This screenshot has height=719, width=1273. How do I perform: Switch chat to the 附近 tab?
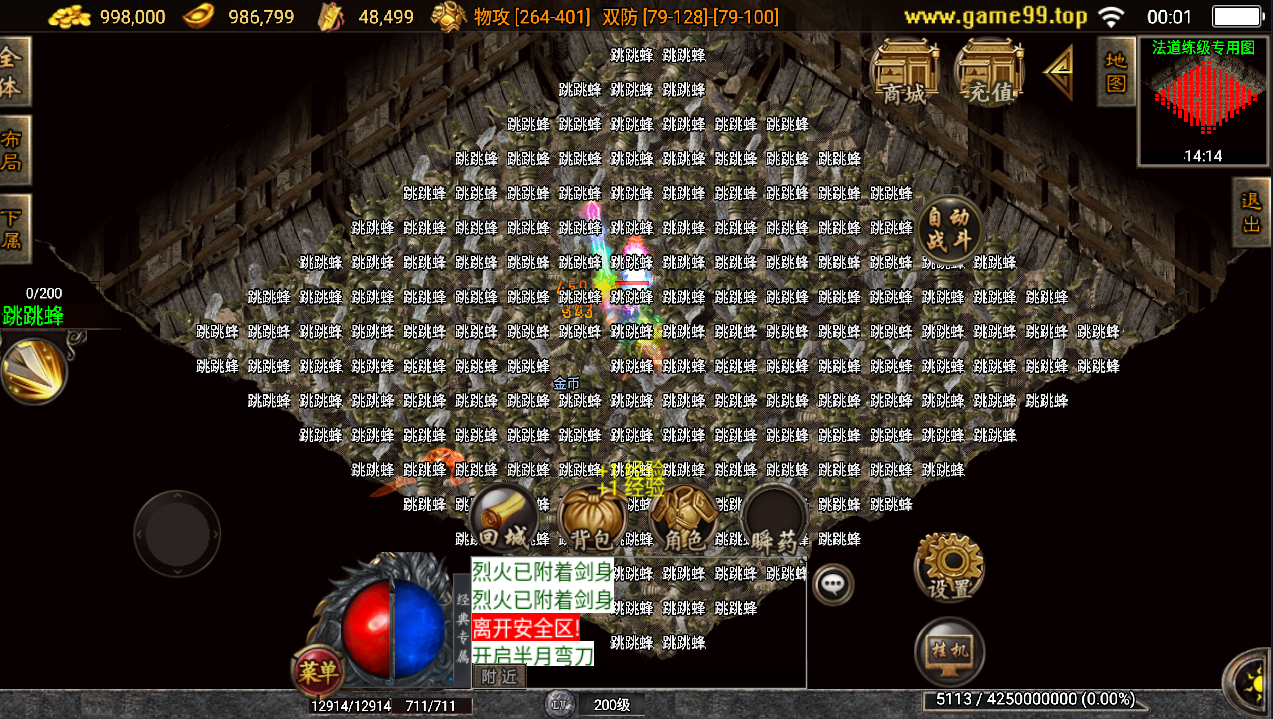click(498, 677)
